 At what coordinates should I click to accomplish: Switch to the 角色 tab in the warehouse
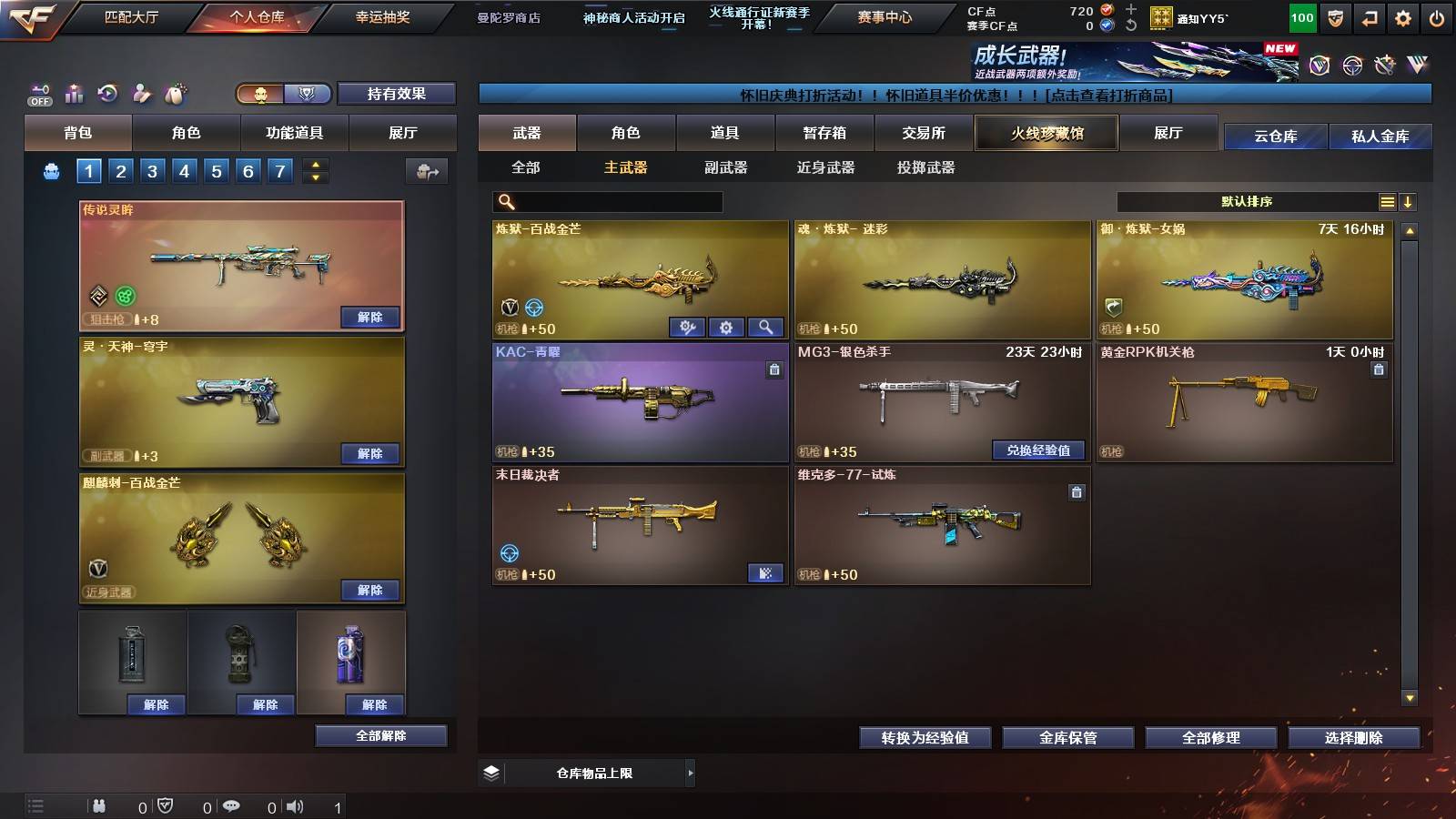[628, 133]
